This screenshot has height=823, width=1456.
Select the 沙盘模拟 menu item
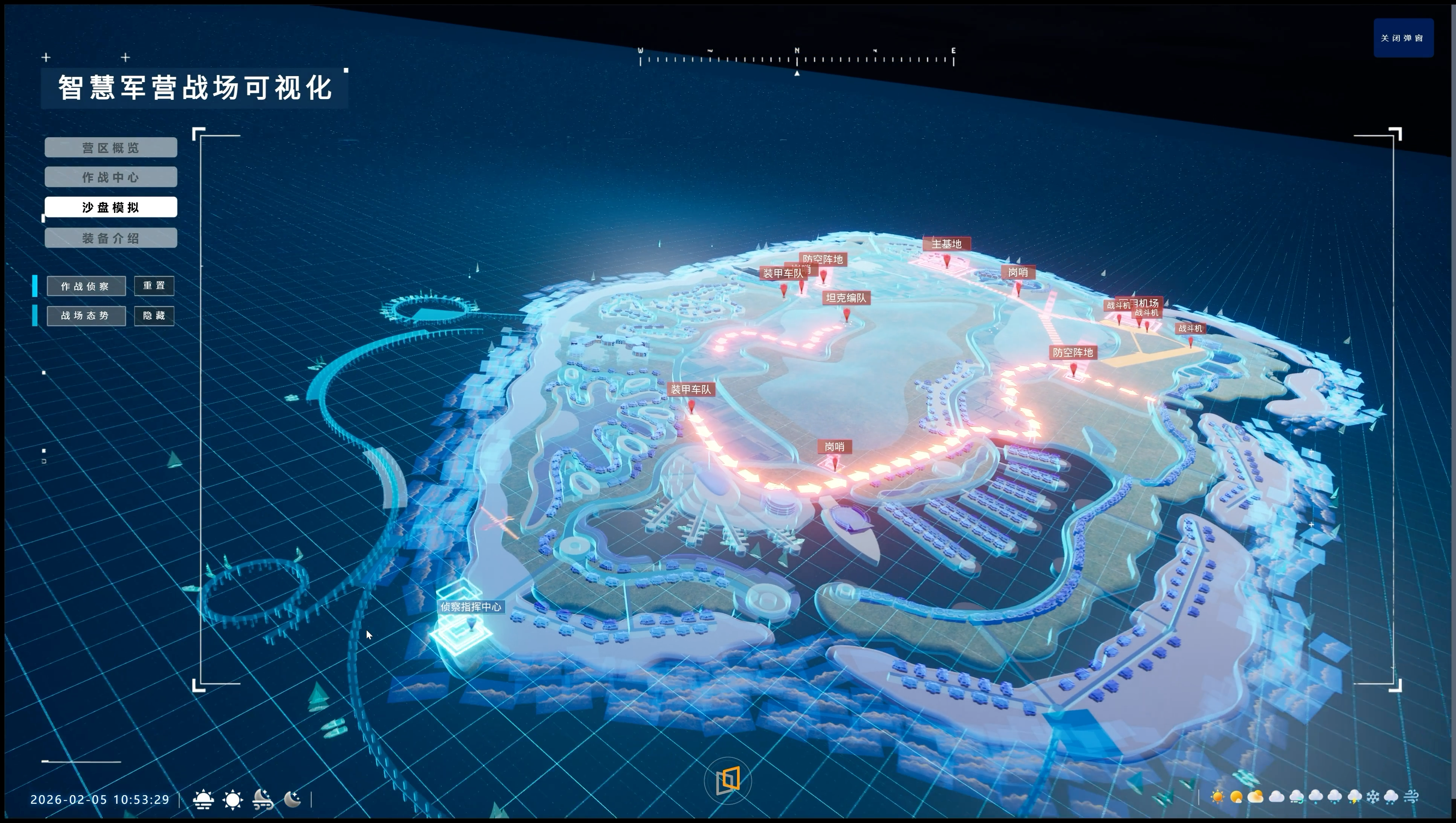point(111,207)
